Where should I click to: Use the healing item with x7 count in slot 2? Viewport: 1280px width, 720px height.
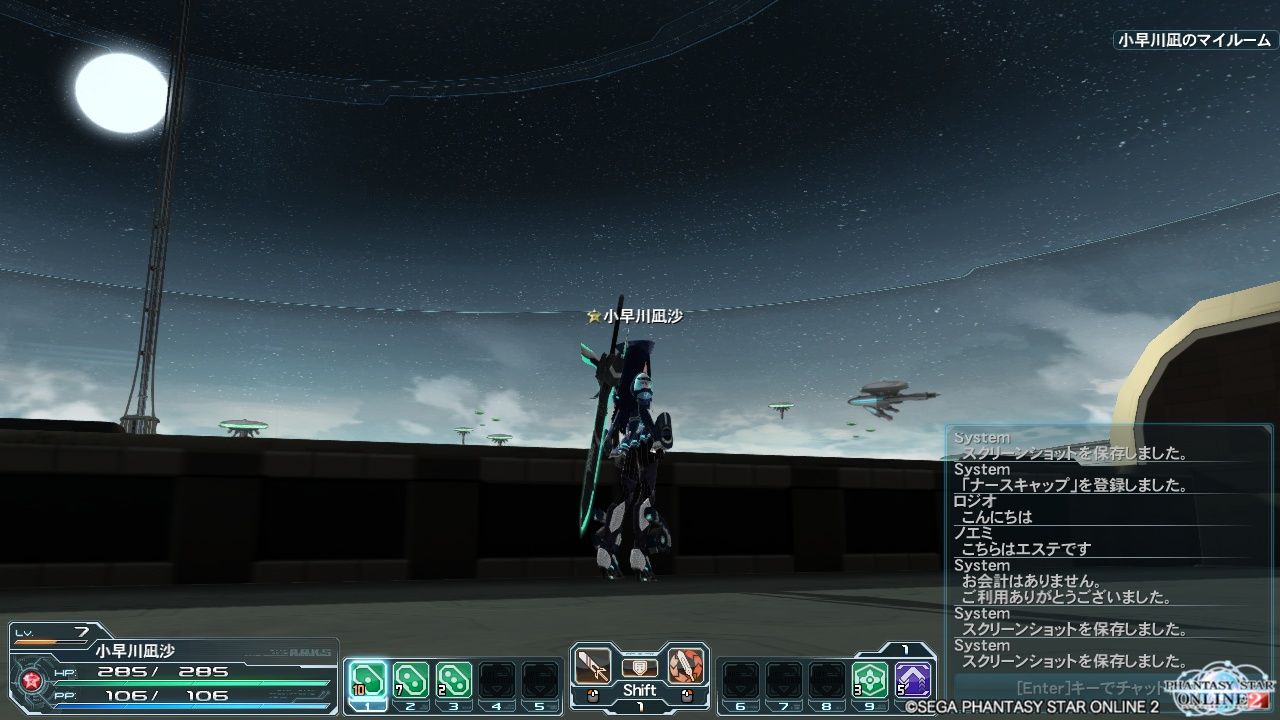(410, 679)
